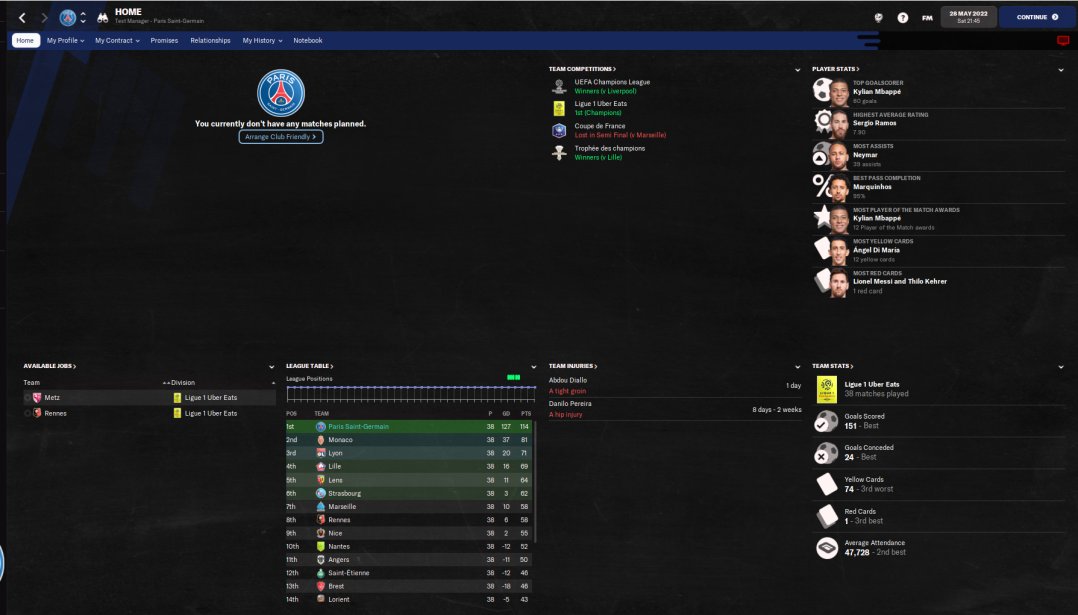The width and height of the screenshot is (1078, 615).
Task: Open Abdou Diallo injury entry
Action: pos(568,380)
